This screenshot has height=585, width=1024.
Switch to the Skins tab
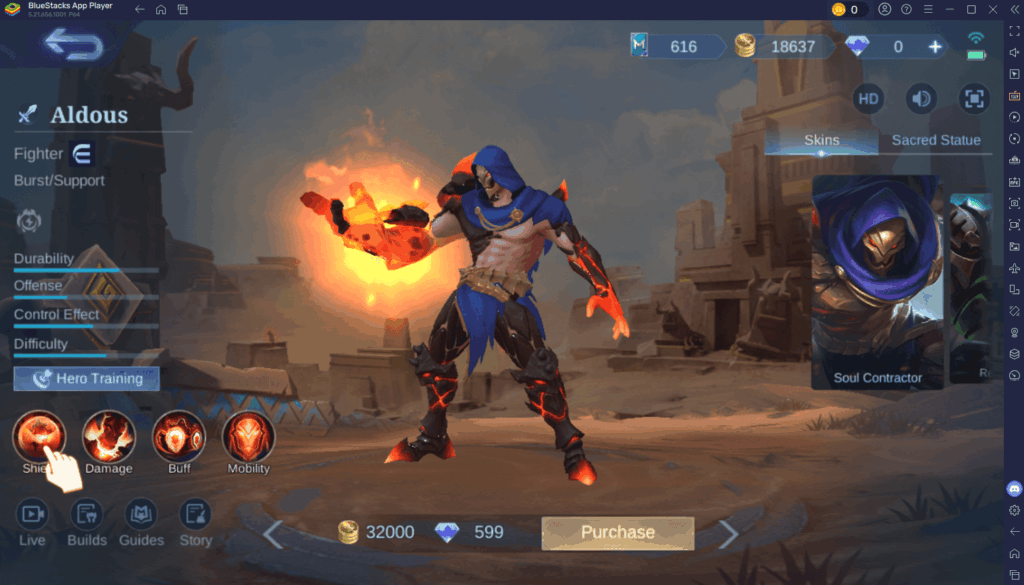822,140
